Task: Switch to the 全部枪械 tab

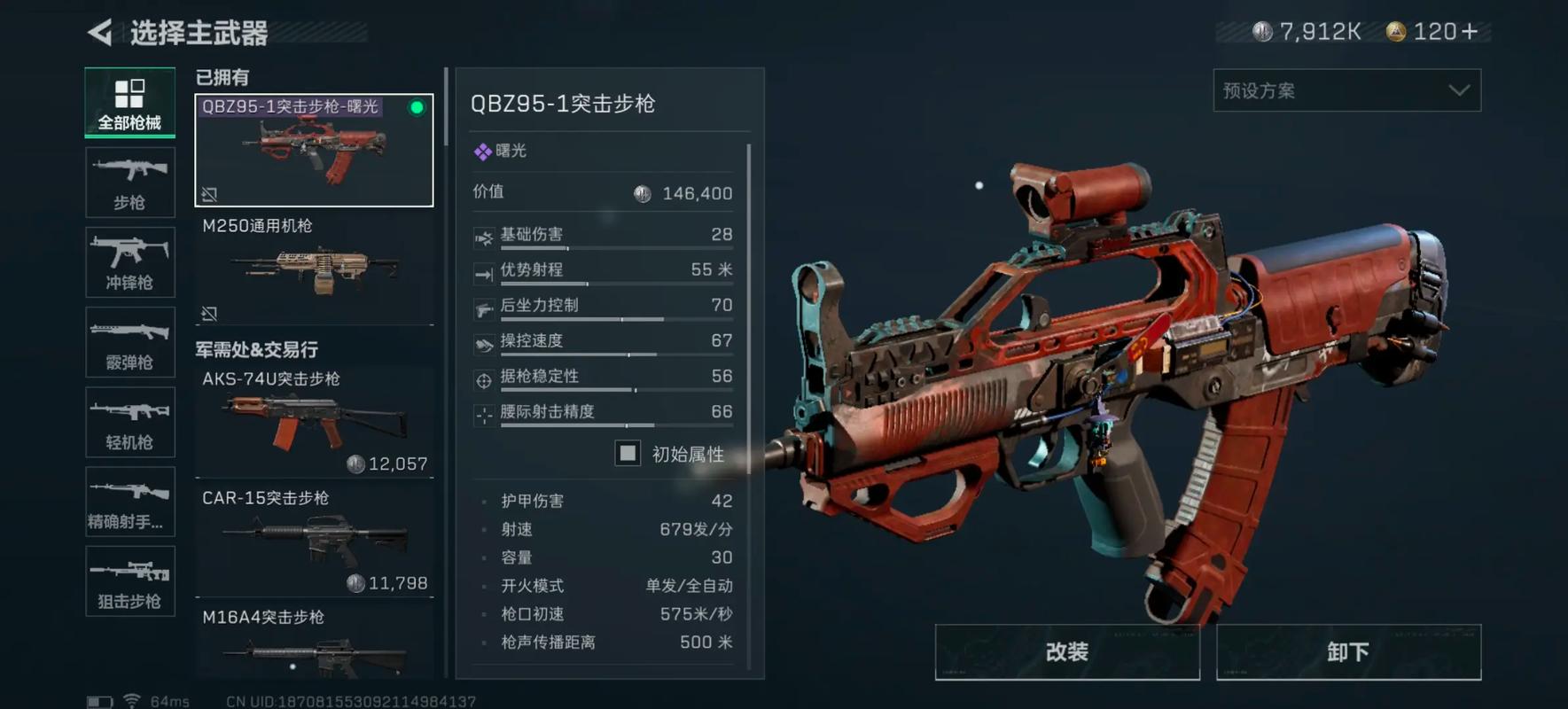Action: pos(129,103)
